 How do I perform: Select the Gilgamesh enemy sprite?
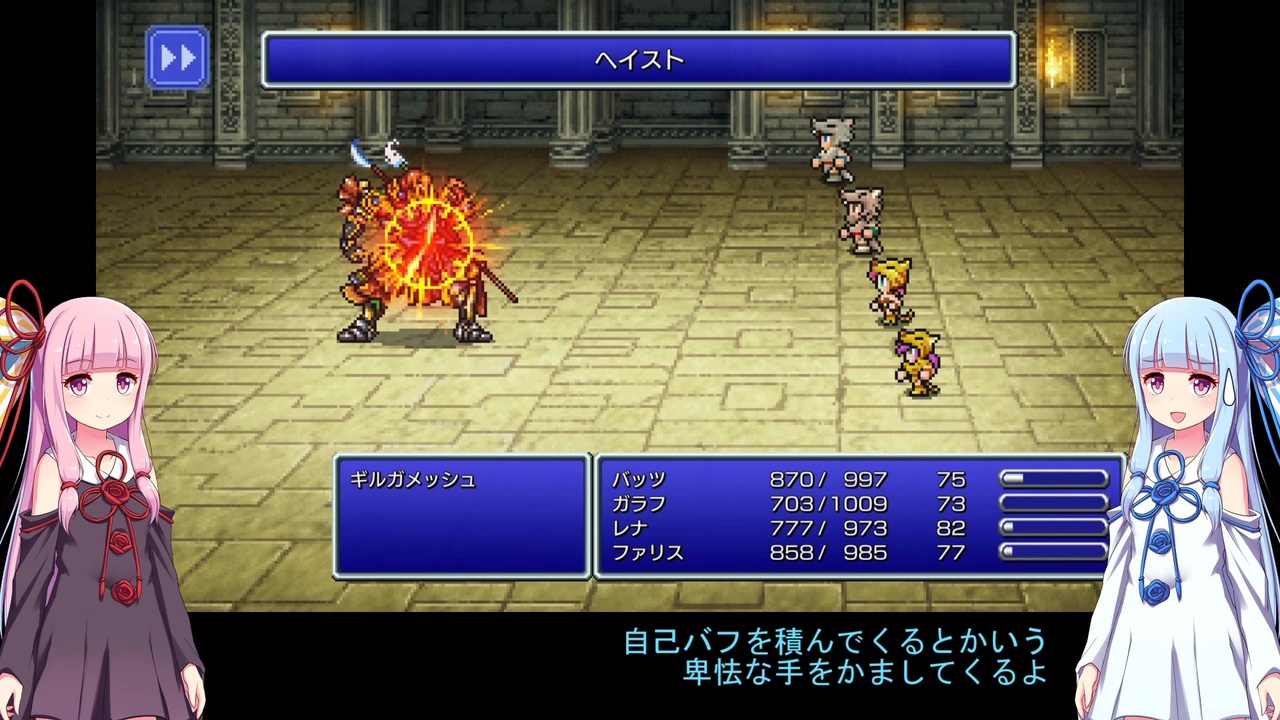[x=420, y=255]
